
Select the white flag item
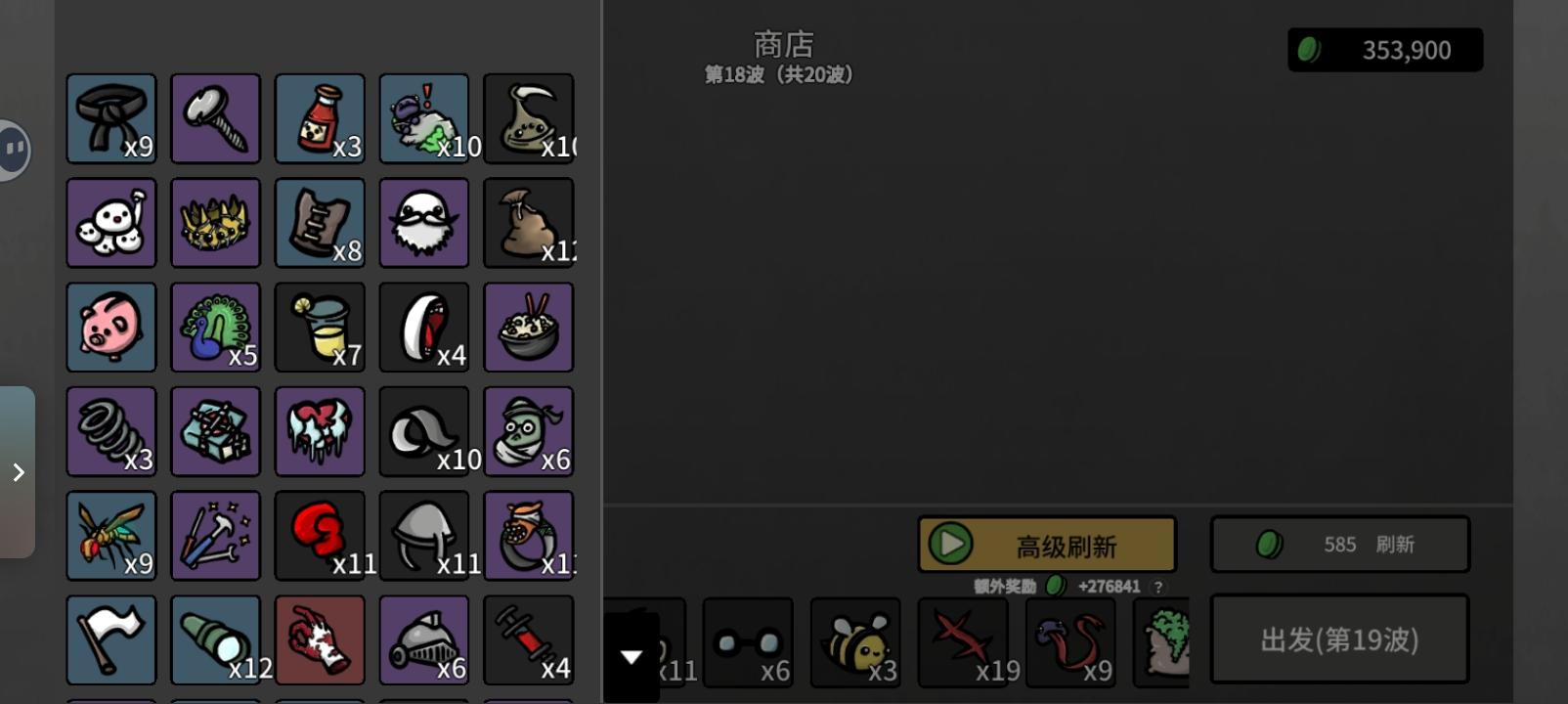tap(110, 639)
